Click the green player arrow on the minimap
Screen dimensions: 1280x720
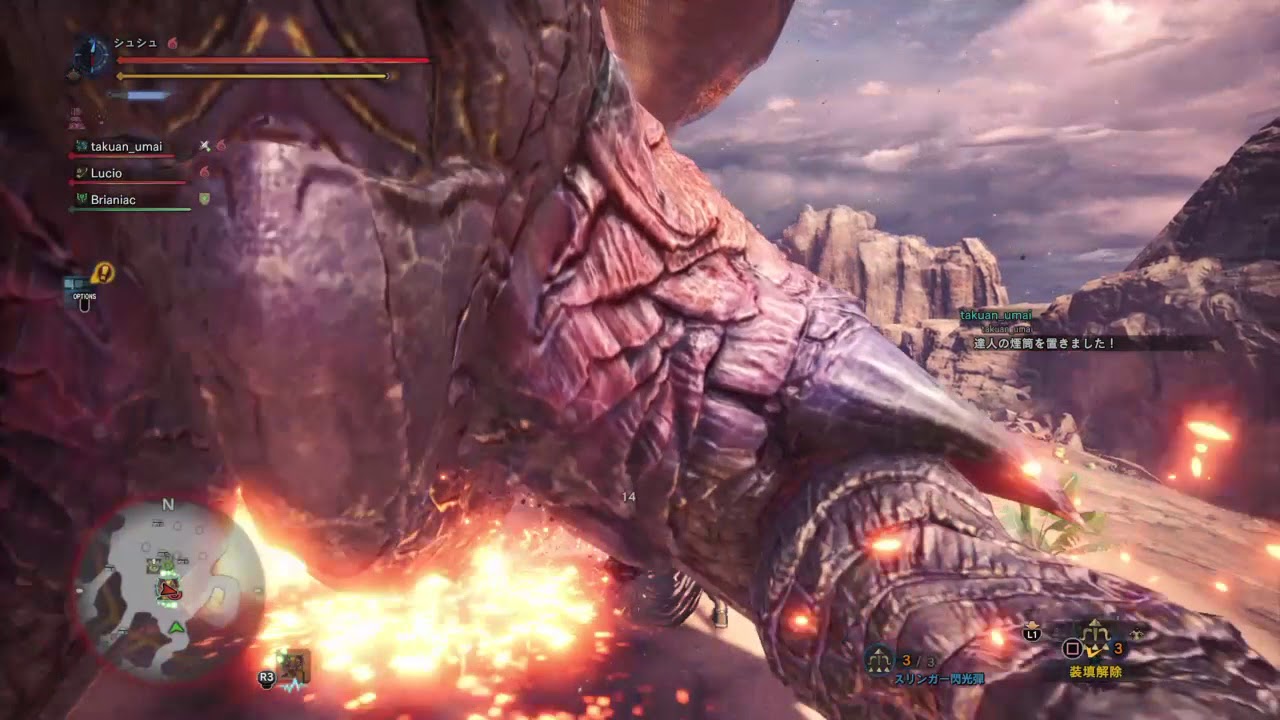tap(177, 627)
